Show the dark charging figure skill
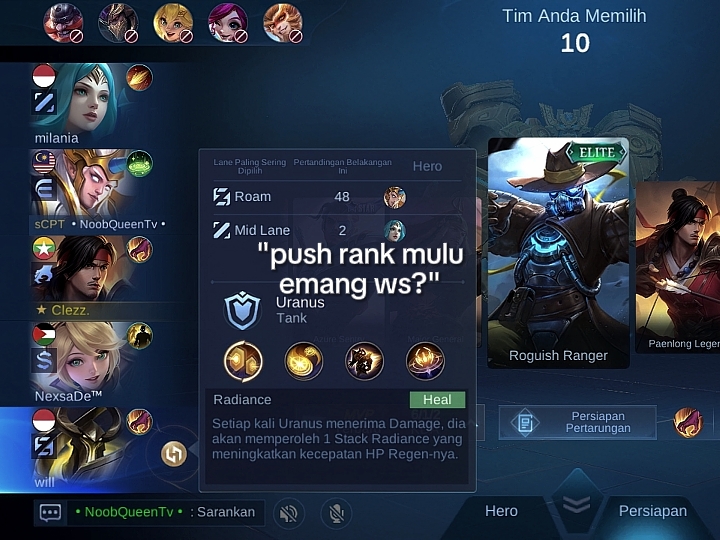 (364, 361)
